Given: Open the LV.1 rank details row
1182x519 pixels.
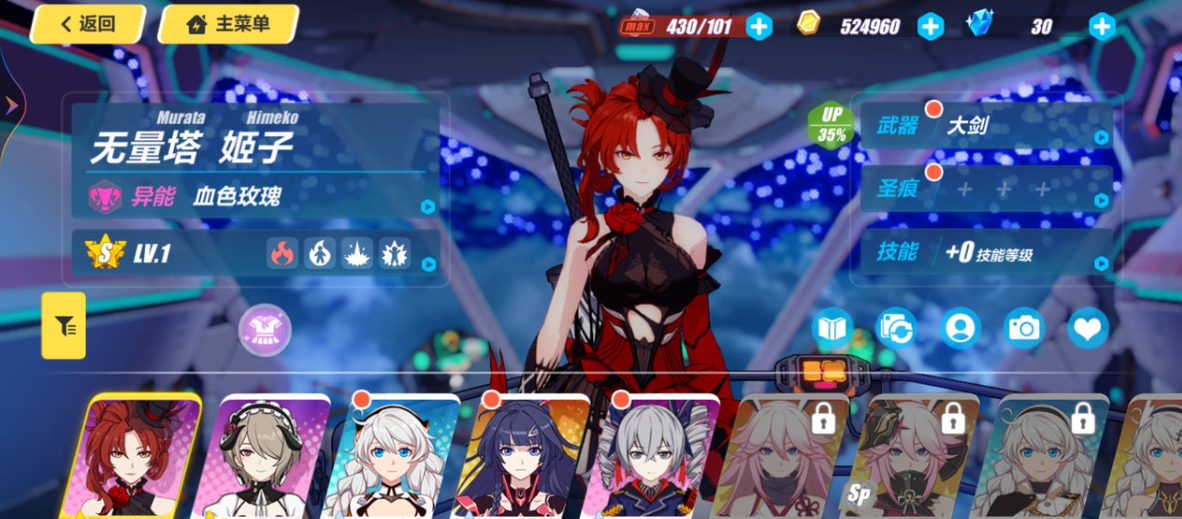Looking at the screenshot, I should coord(257,253).
